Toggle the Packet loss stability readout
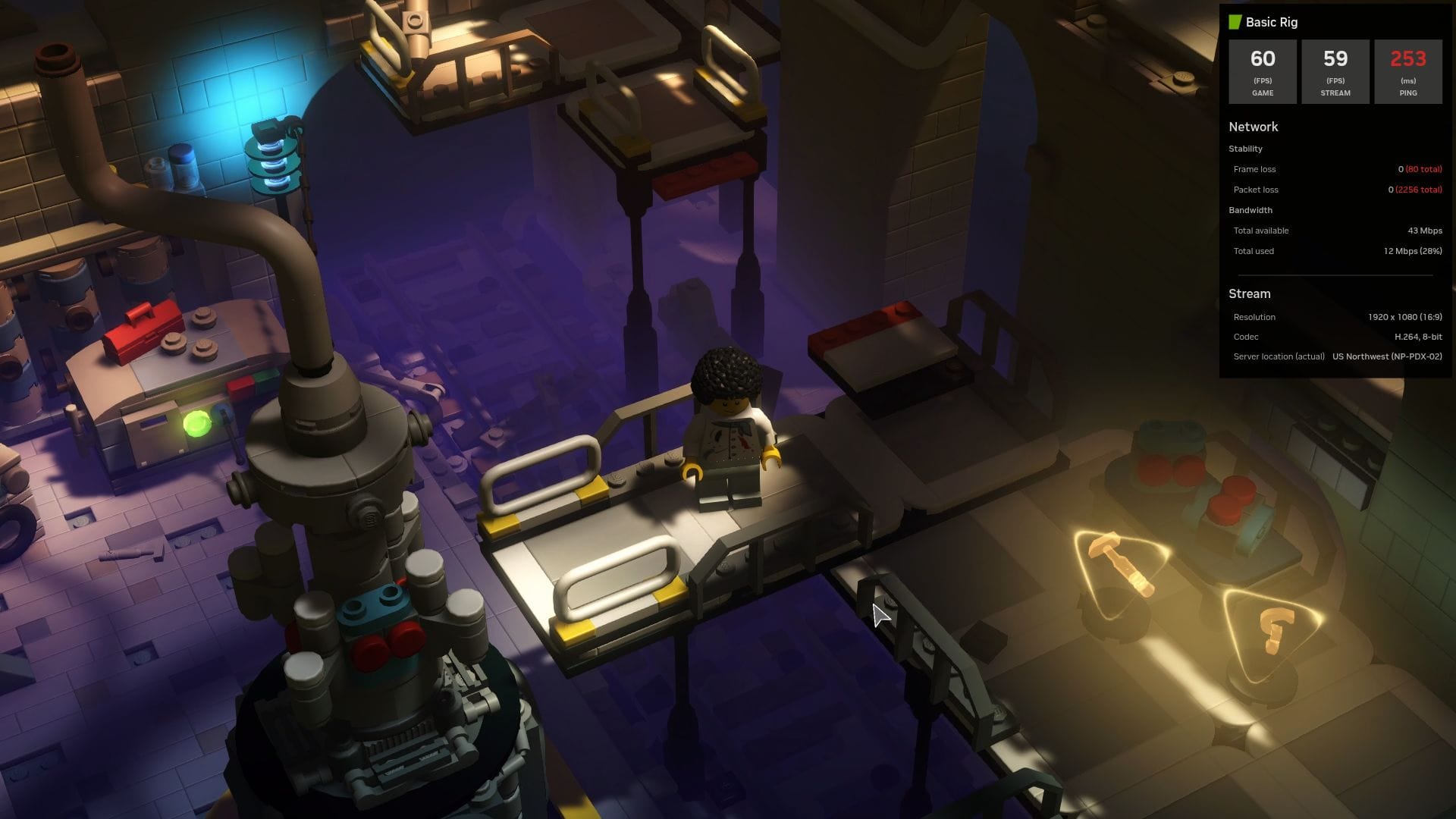The image size is (1456, 819). (1335, 190)
